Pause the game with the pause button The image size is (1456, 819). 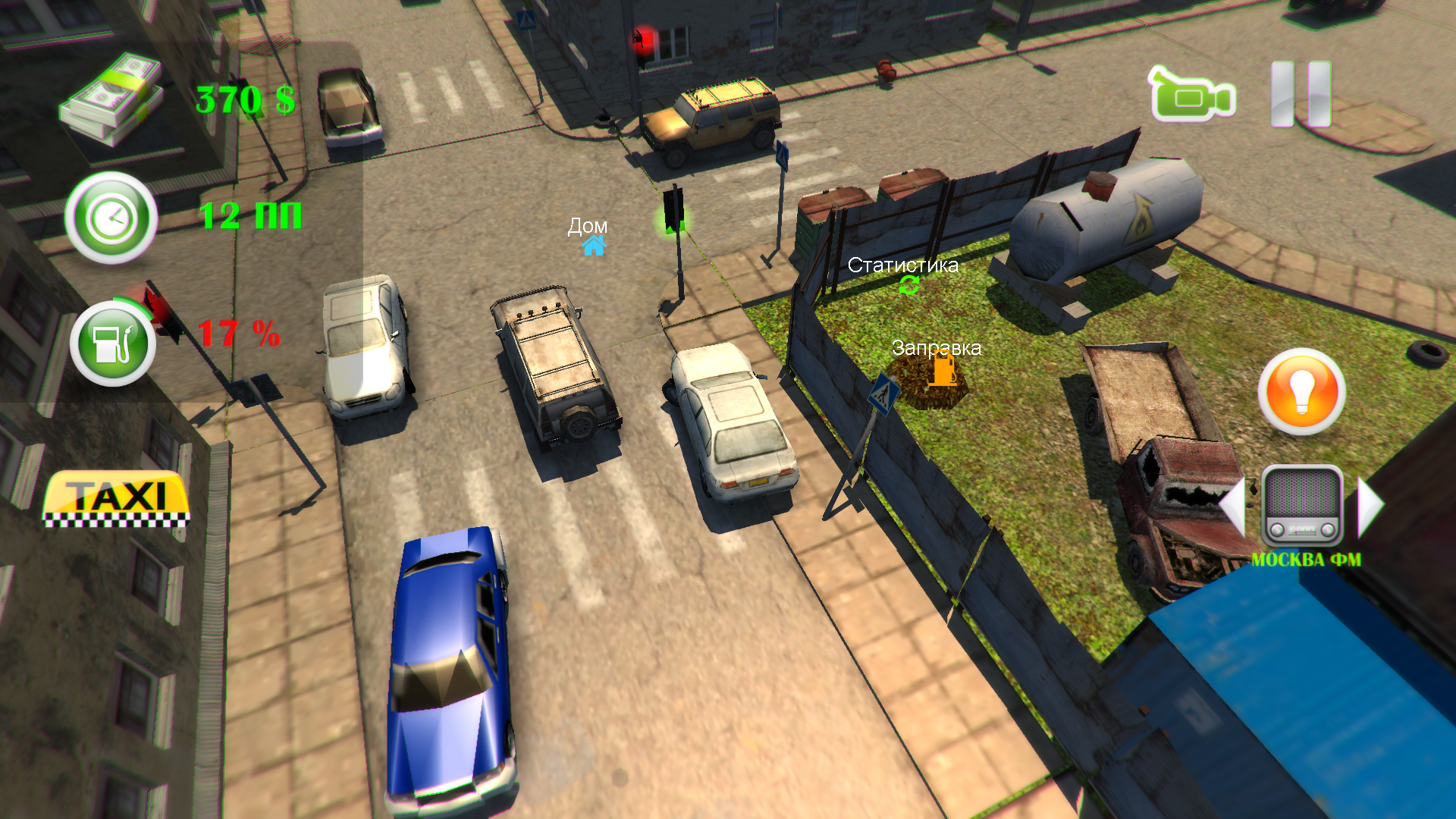click(1301, 95)
